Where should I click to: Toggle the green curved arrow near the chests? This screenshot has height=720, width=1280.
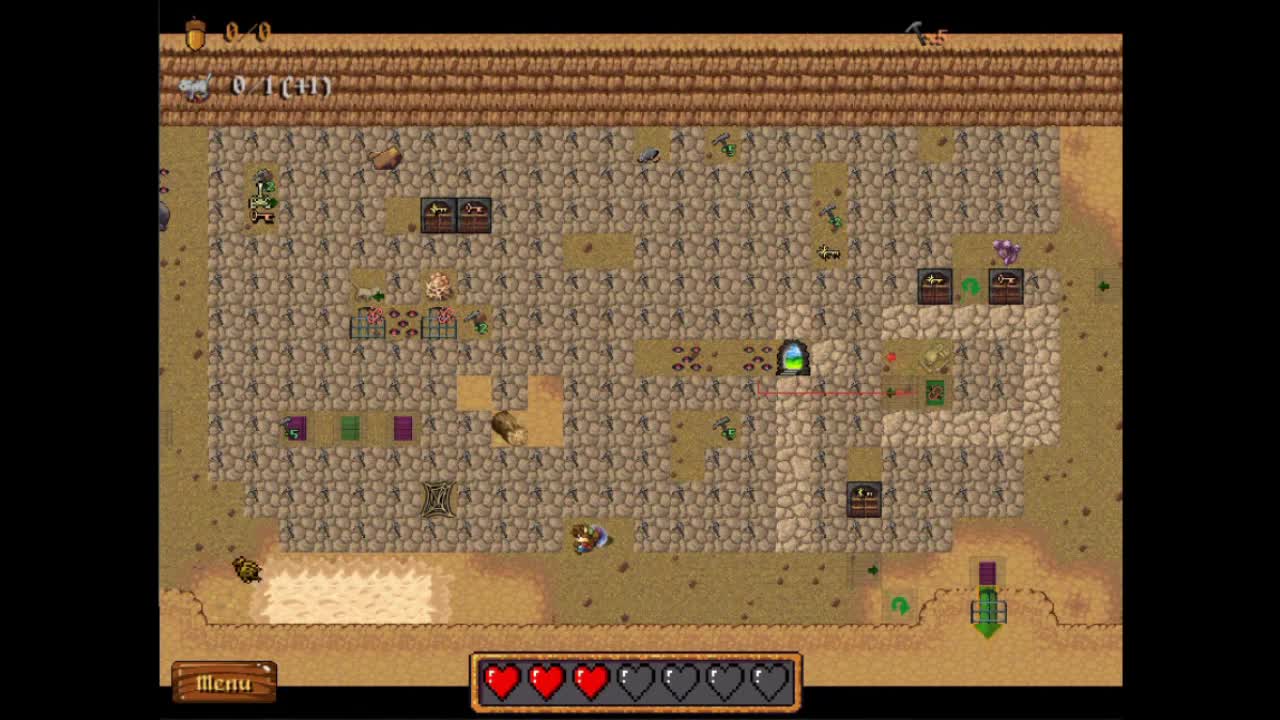[969, 288]
